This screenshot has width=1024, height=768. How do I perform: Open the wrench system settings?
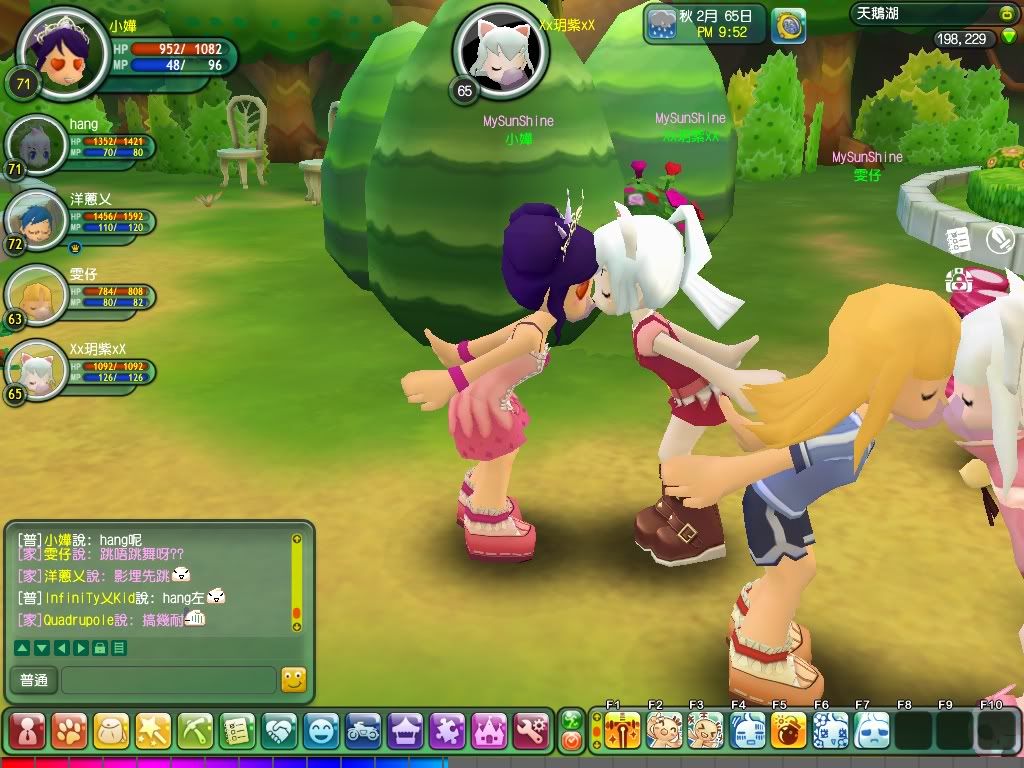[x=531, y=731]
